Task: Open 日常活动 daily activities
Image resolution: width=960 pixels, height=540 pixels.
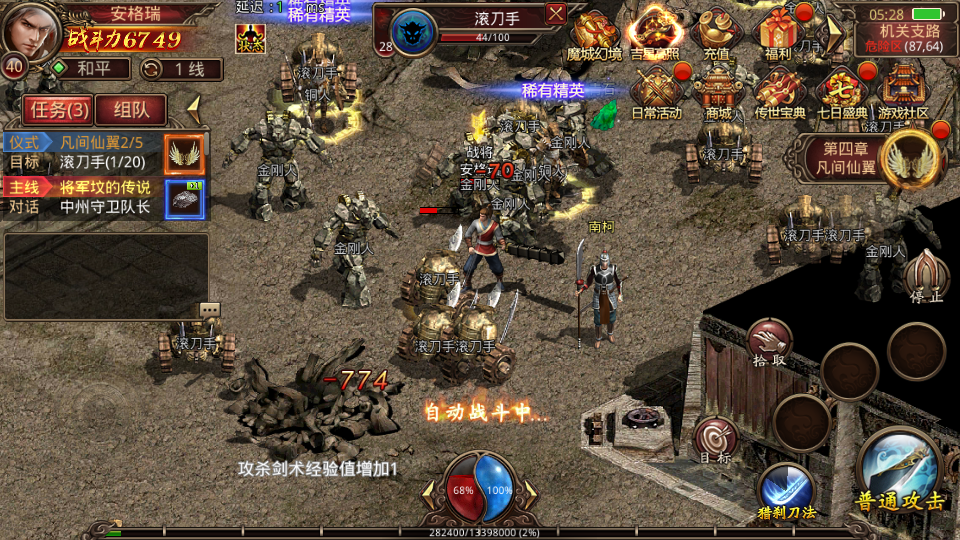Action: click(x=656, y=94)
